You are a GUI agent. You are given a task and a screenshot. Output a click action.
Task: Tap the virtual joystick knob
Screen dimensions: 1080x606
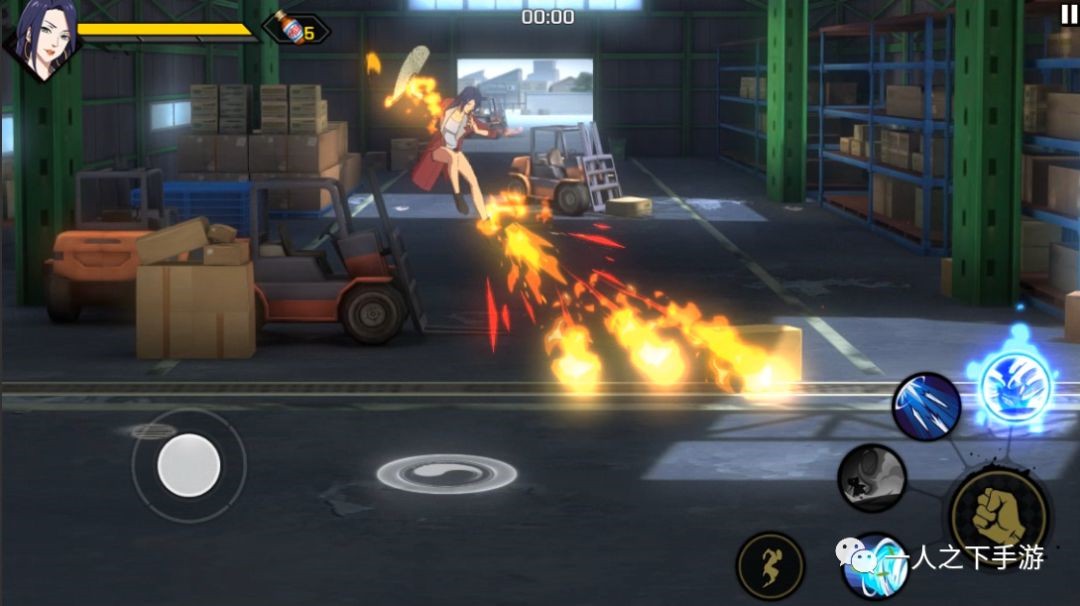point(189,465)
